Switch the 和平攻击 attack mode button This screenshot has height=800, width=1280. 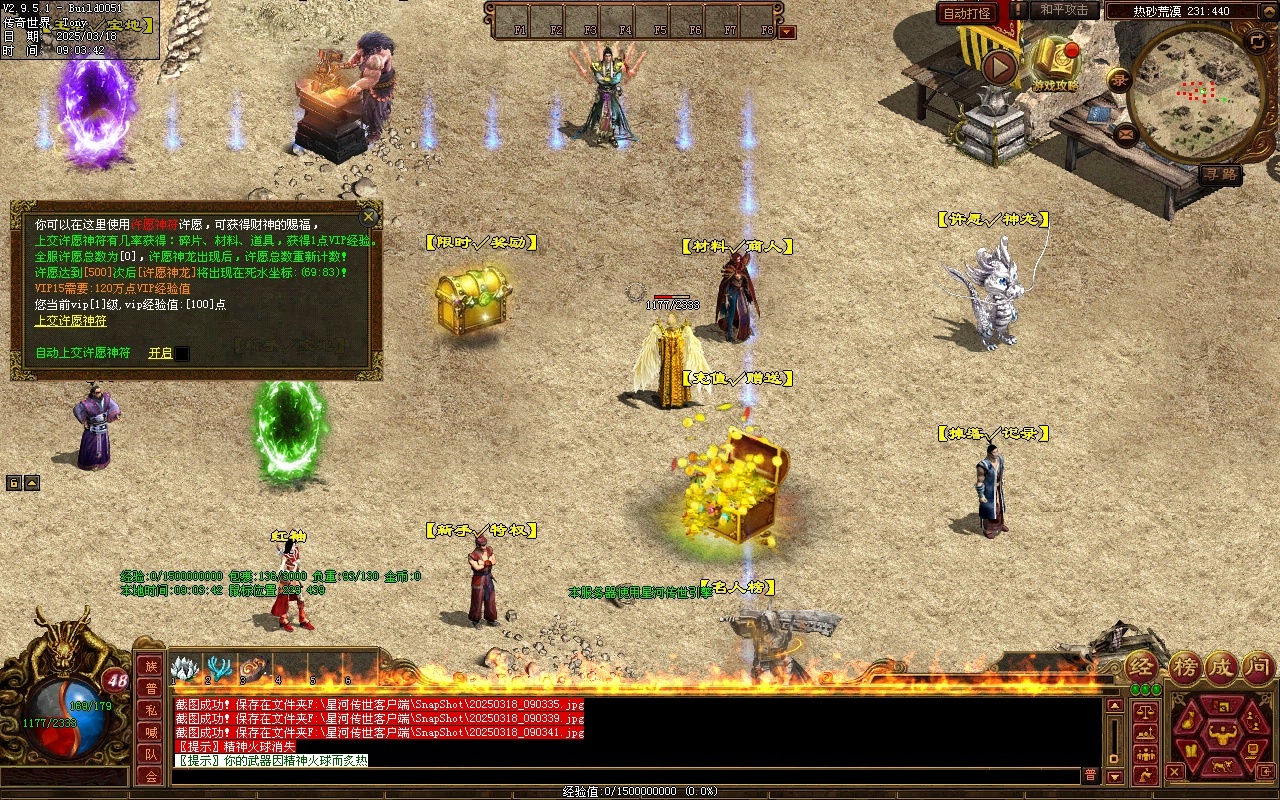(1064, 10)
